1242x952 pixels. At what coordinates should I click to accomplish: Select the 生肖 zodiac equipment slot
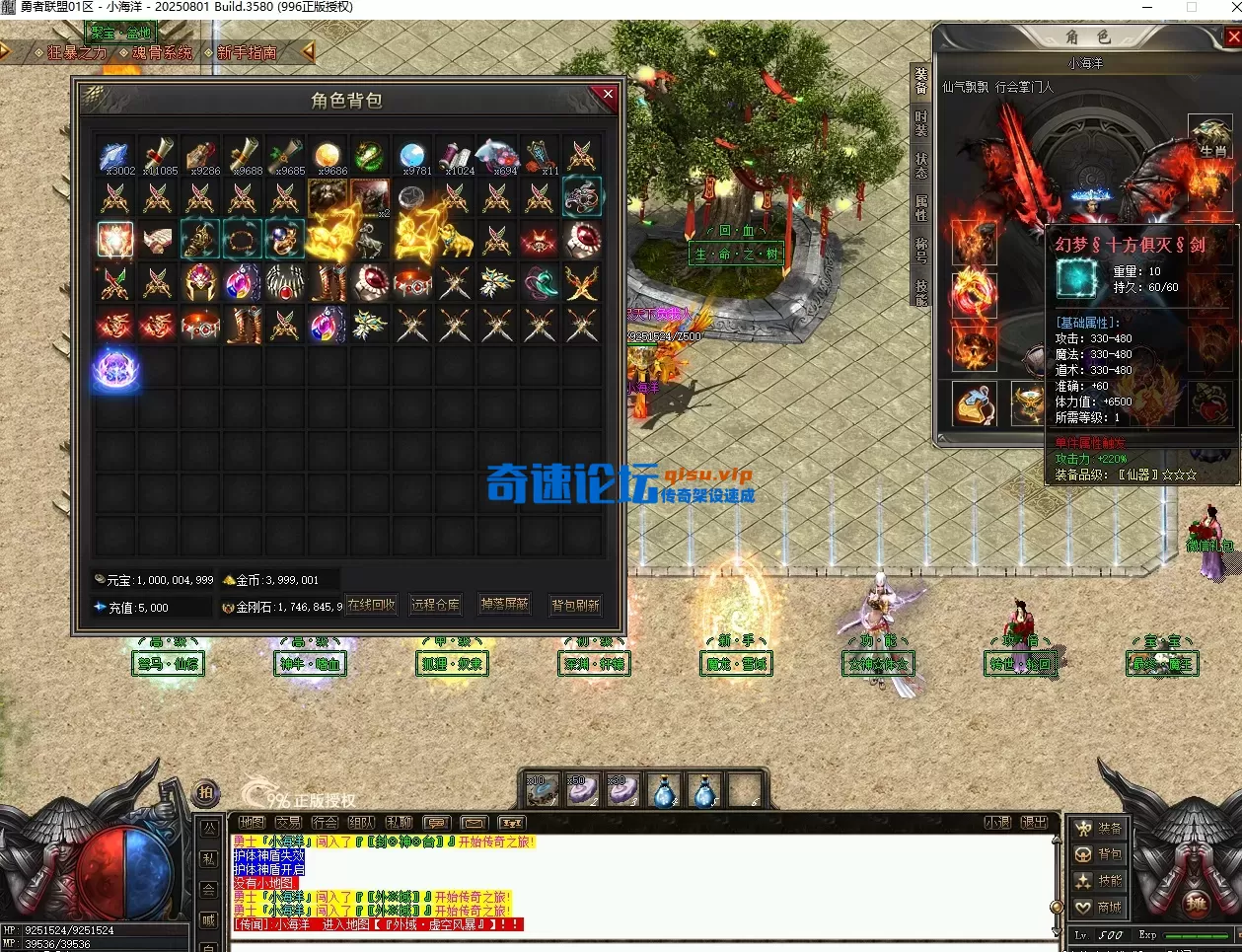tap(1210, 137)
